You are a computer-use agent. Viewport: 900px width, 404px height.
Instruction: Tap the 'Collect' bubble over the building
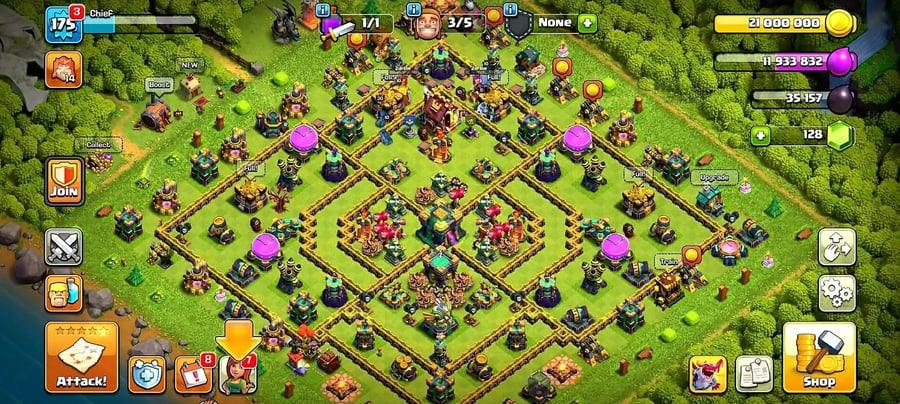point(97,144)
